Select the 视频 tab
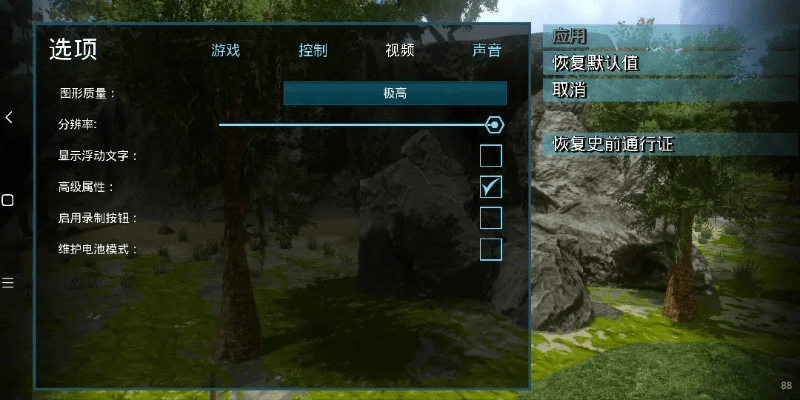 (x=400, y=51)
